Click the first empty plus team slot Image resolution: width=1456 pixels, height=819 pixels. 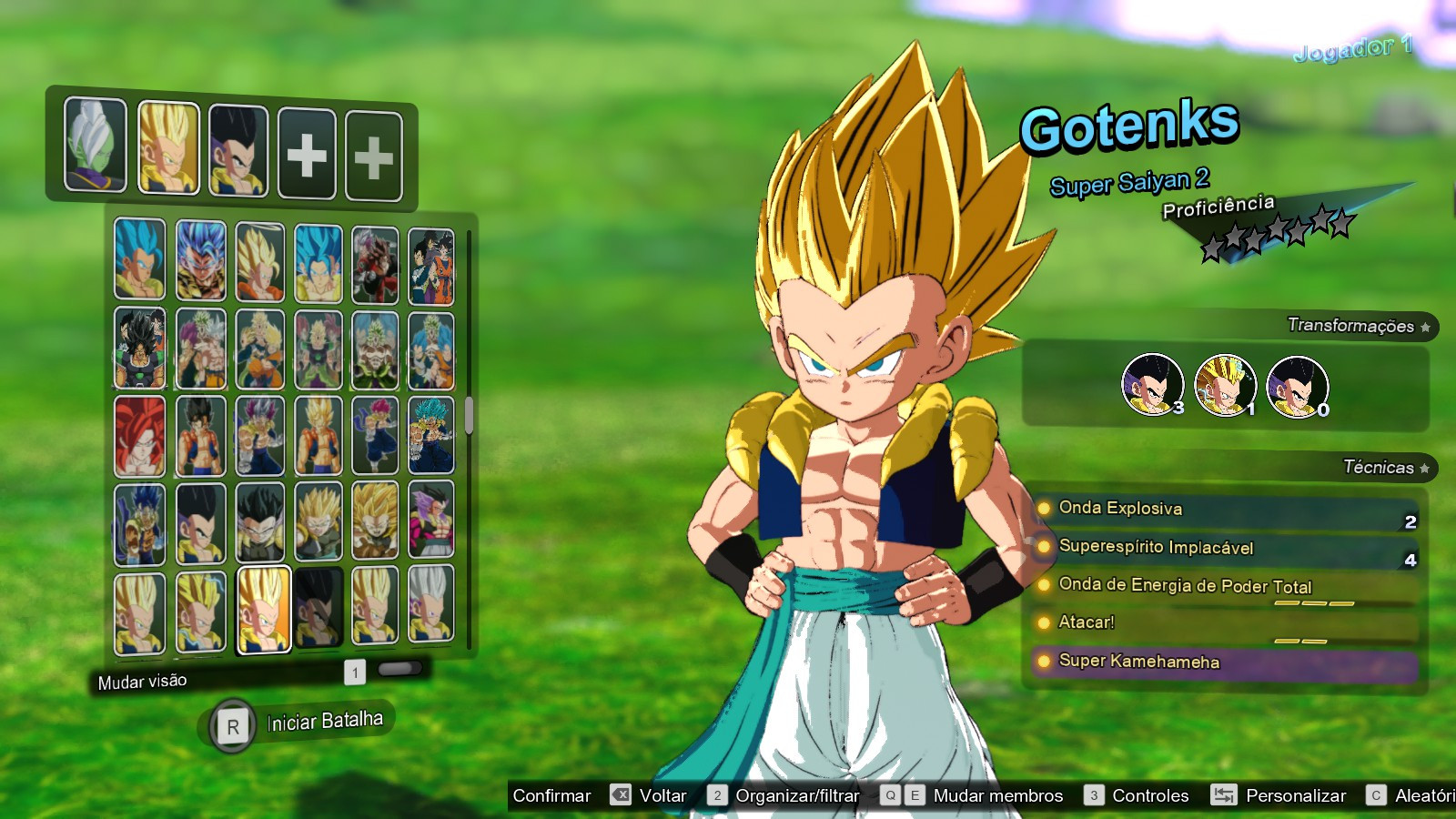pyautogui.click(x=306, y=152)
